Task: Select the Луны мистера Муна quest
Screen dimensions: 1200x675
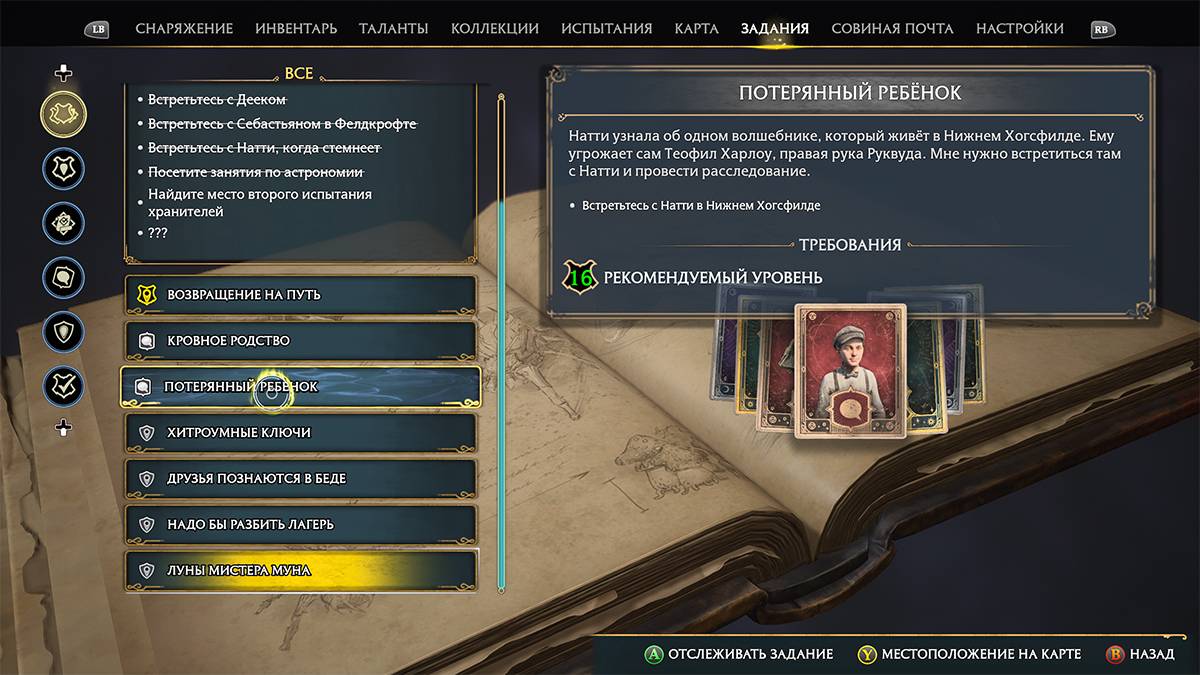Action: tap(299, 571)
